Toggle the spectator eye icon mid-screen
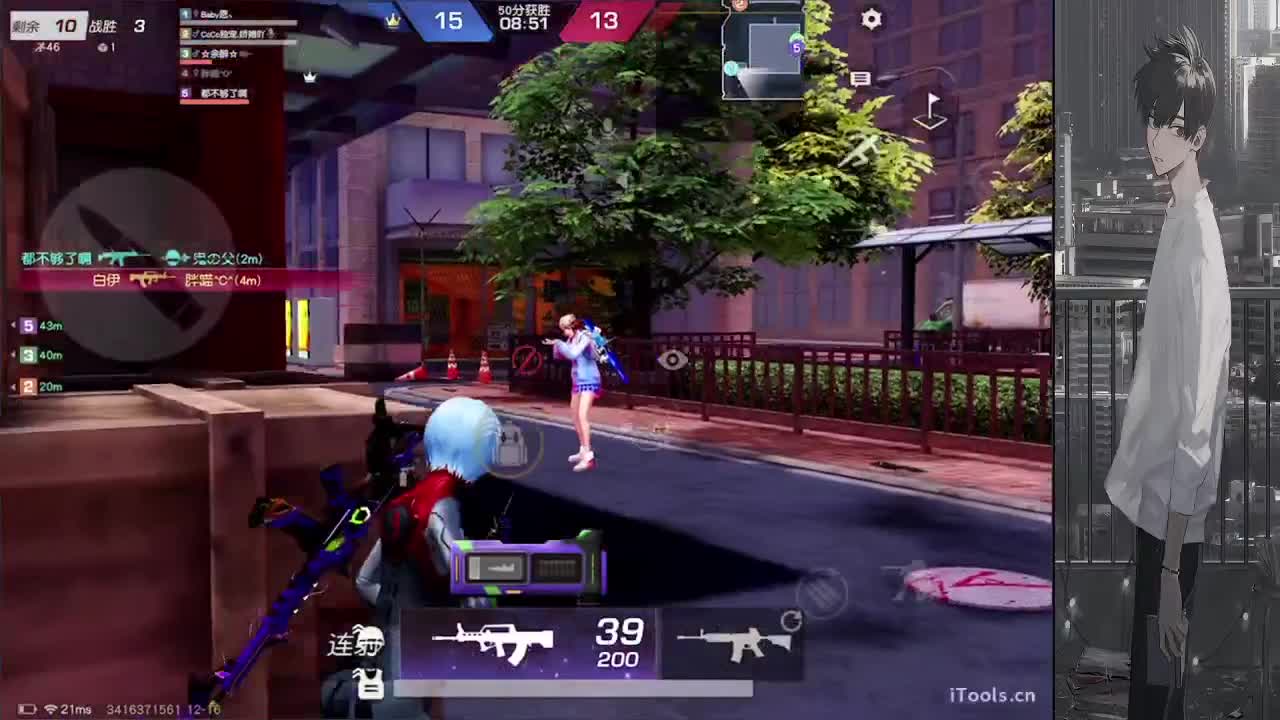Viewport: 1280px width, 720px height. [672, 361]
